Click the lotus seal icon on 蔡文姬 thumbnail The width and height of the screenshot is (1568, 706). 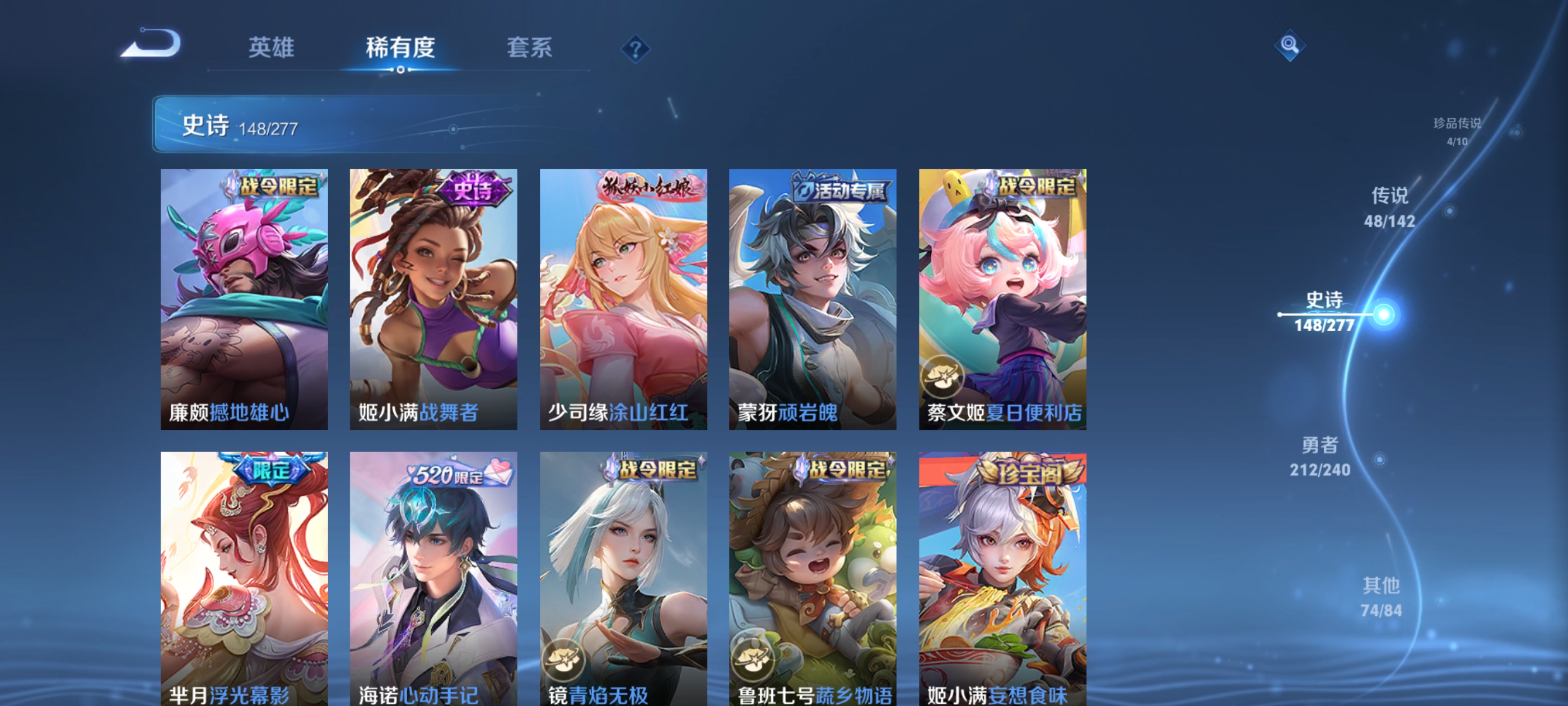click(943, 378)
